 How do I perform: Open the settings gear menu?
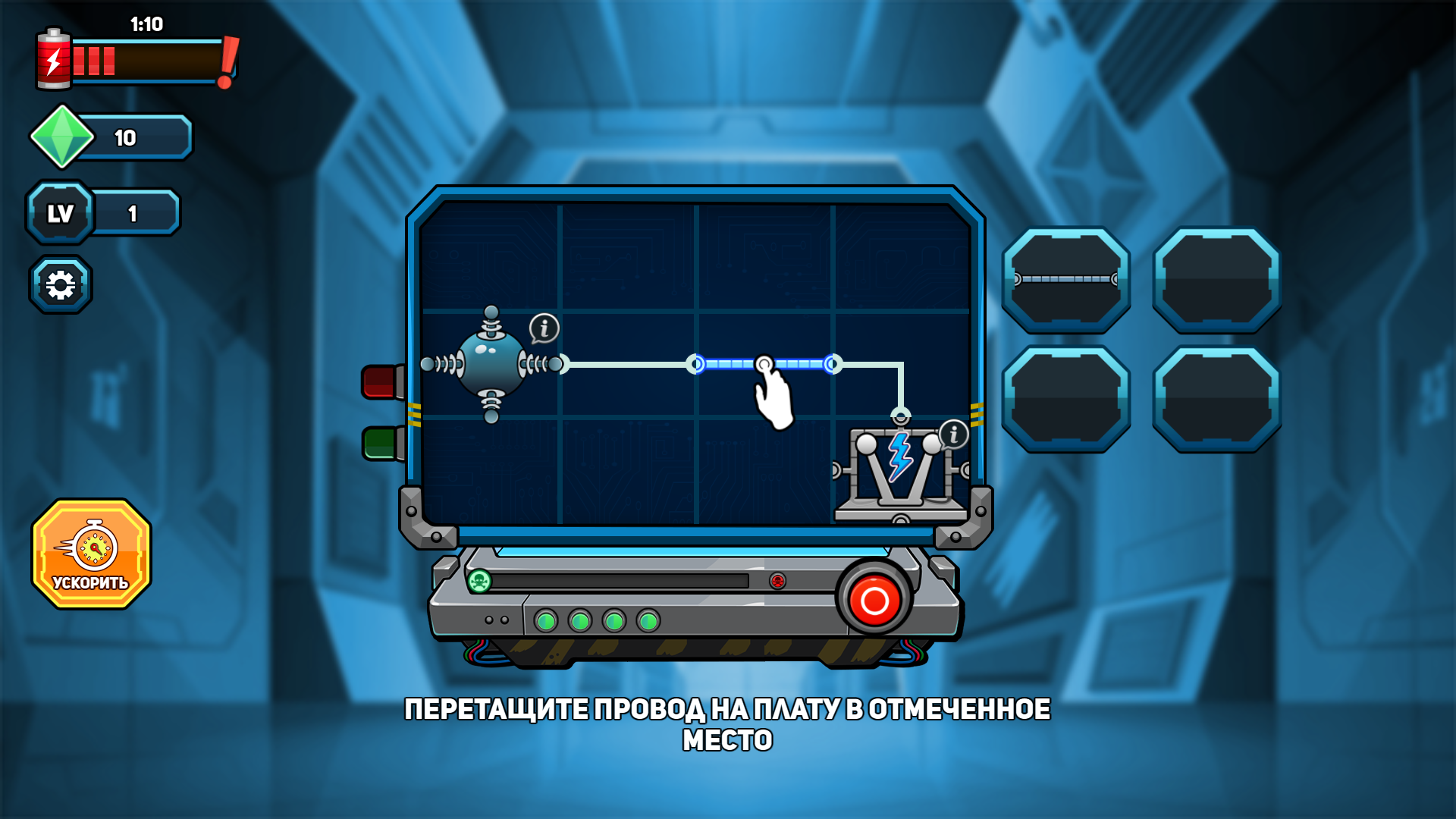pyautogui.click(x=61, y=284)
